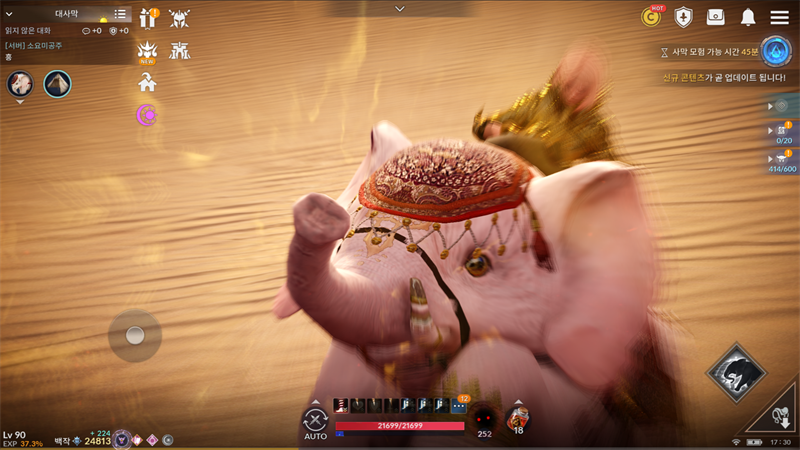The height and width of the screenshot is (450, 800).
Task: Open the hamburger main menu
Action: pos(779,17)
